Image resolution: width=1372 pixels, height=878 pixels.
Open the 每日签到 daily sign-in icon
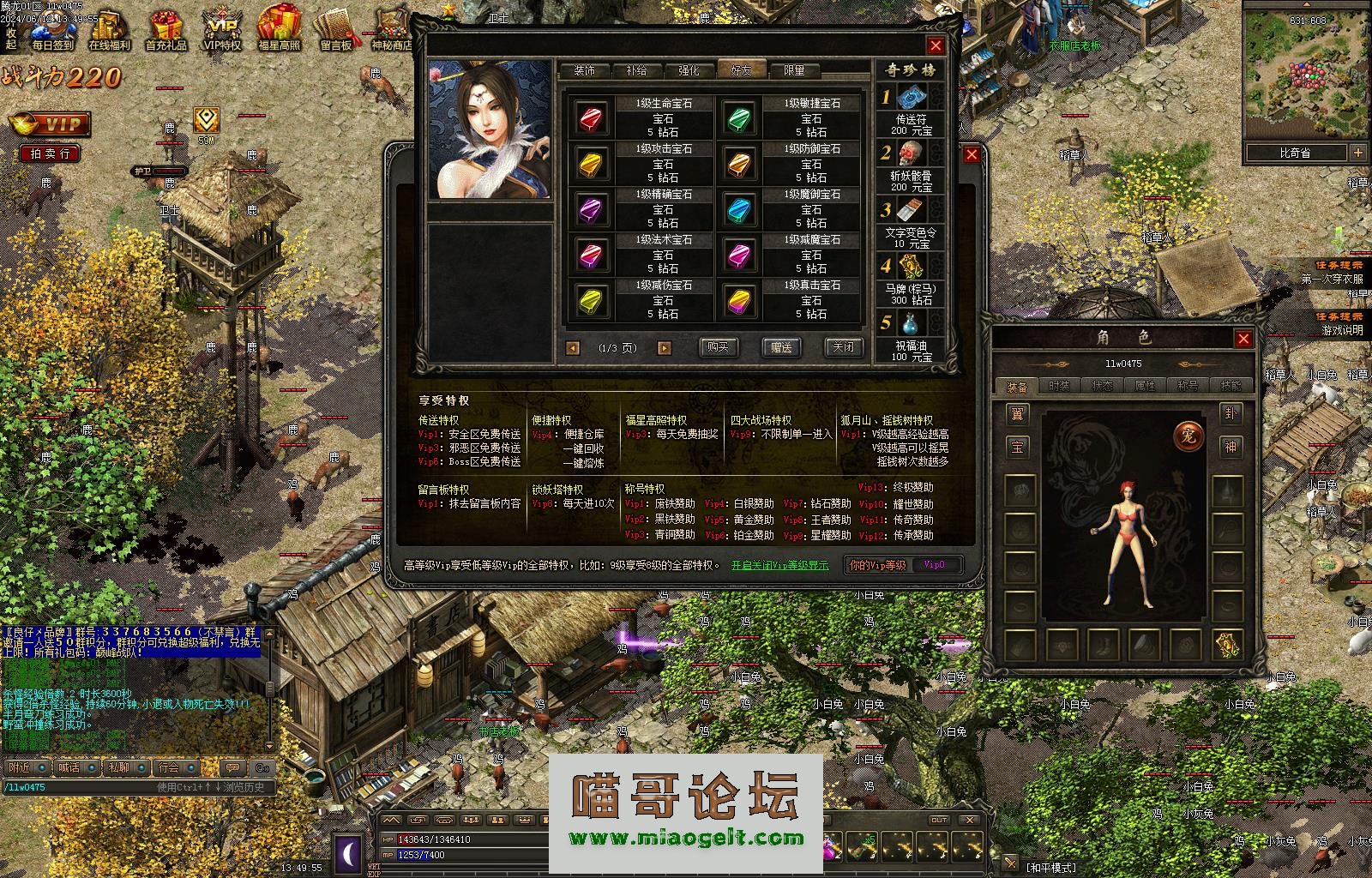52,30
